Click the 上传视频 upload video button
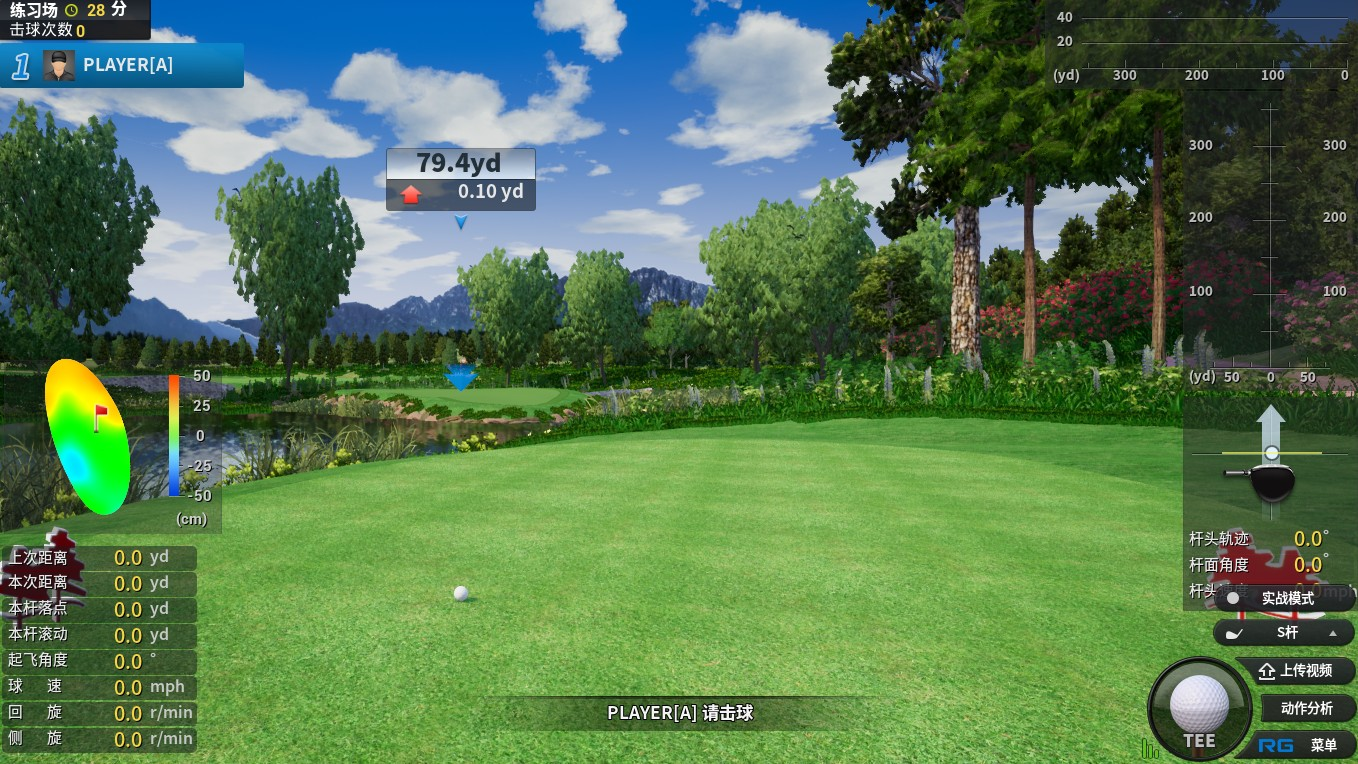Image resolution: width=1358 pixels, height=764 pixels. tap(1296, 671)
